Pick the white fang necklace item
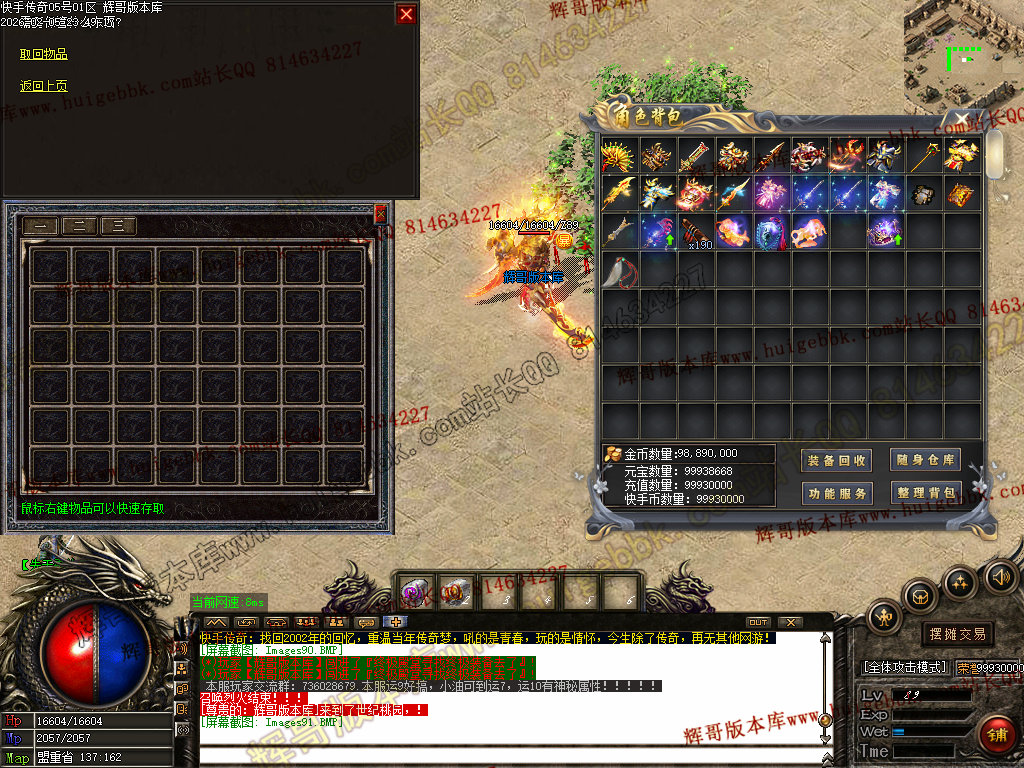1024x768 pixels. tap(620, 269)
